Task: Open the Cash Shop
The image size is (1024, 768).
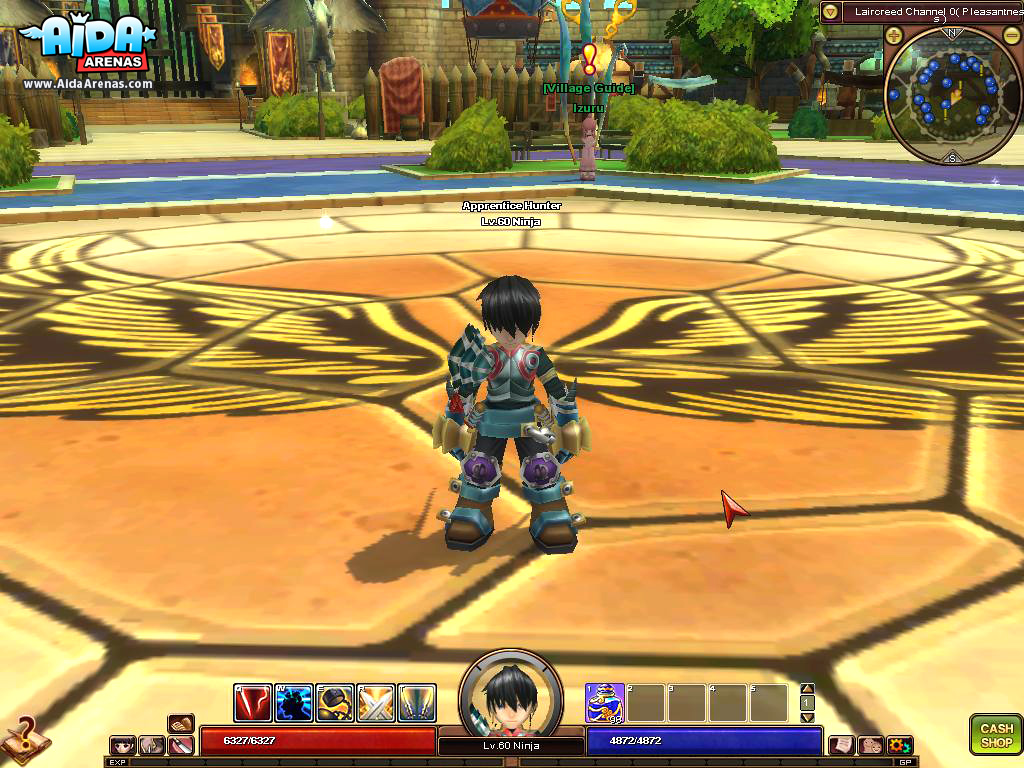Action: [x=995, y=735]
